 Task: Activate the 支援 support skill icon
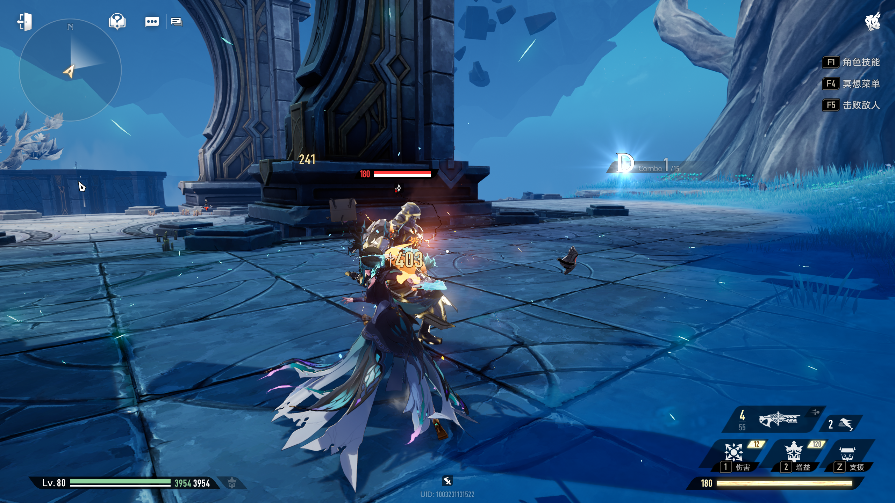tap(849, 456)
